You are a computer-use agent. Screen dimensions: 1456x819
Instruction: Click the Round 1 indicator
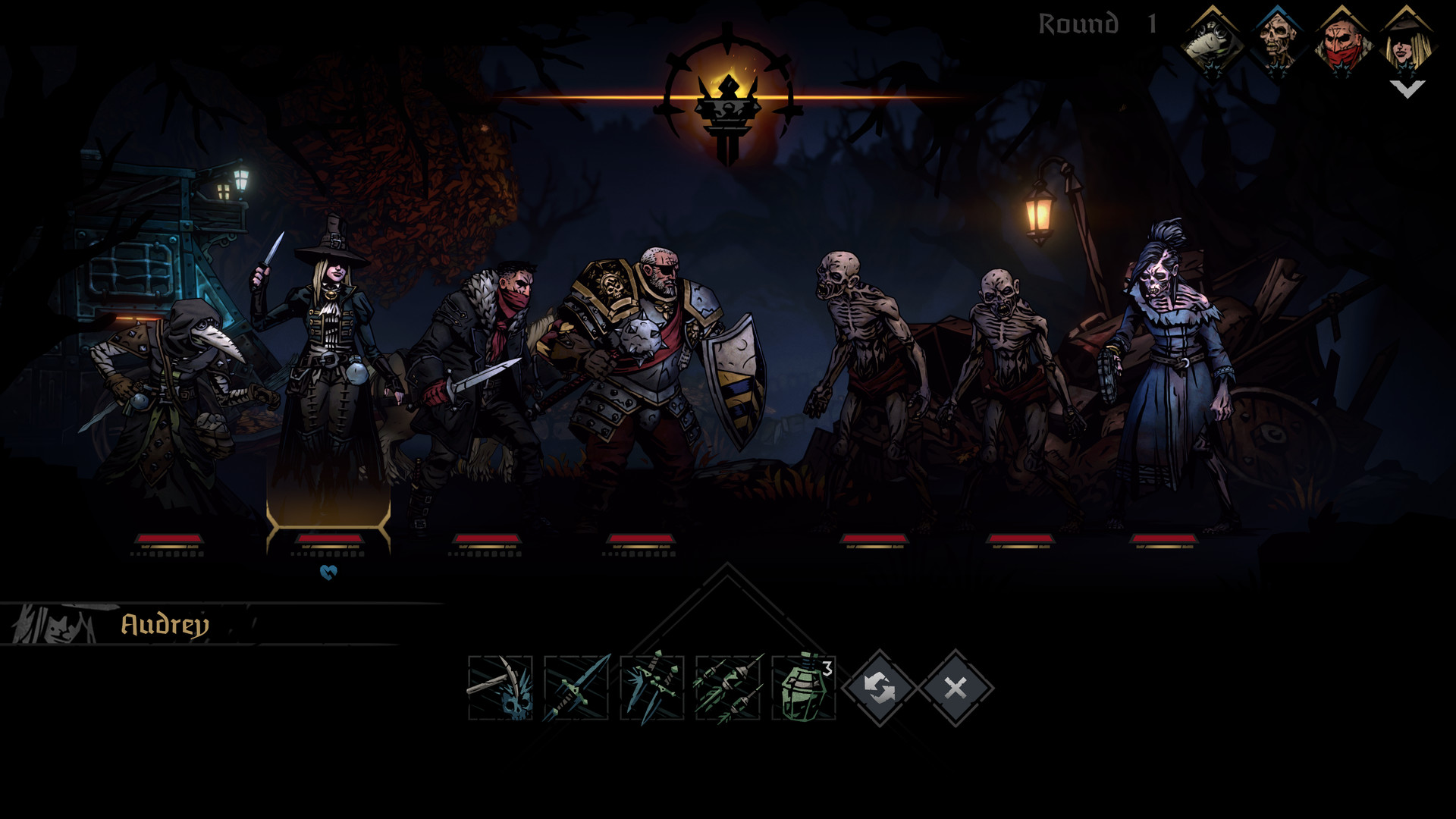point(1094,23)
